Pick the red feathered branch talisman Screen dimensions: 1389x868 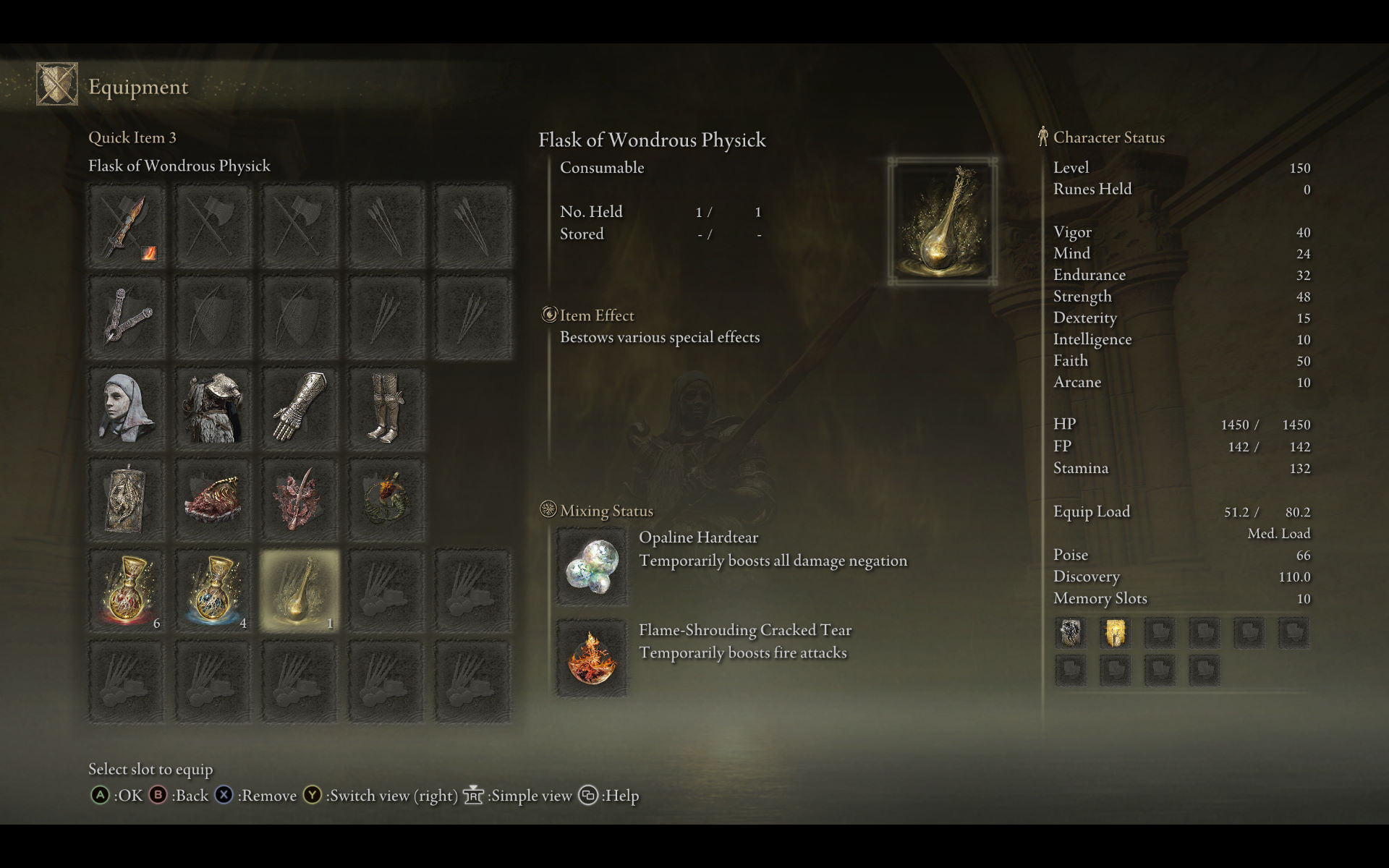(x=300, y=499)
